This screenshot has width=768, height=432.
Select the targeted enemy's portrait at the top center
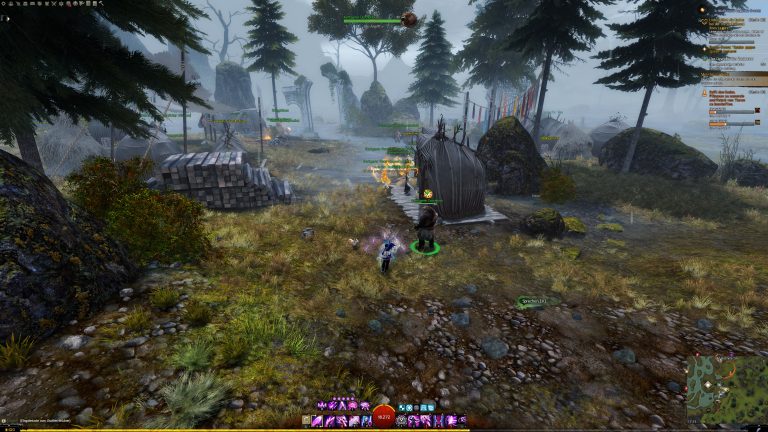point(409,19)
